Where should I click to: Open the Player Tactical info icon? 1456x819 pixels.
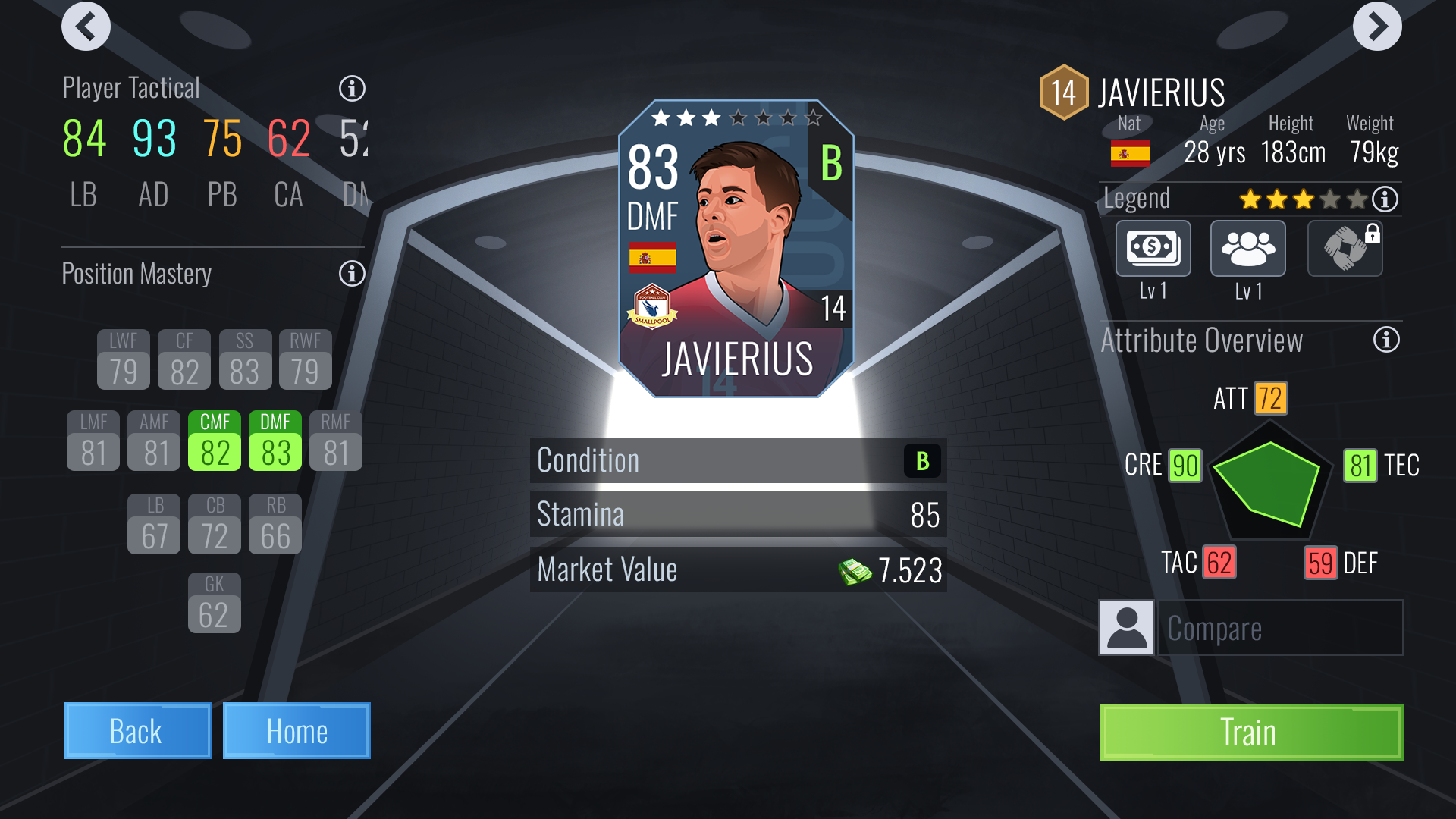coord(352,89)
